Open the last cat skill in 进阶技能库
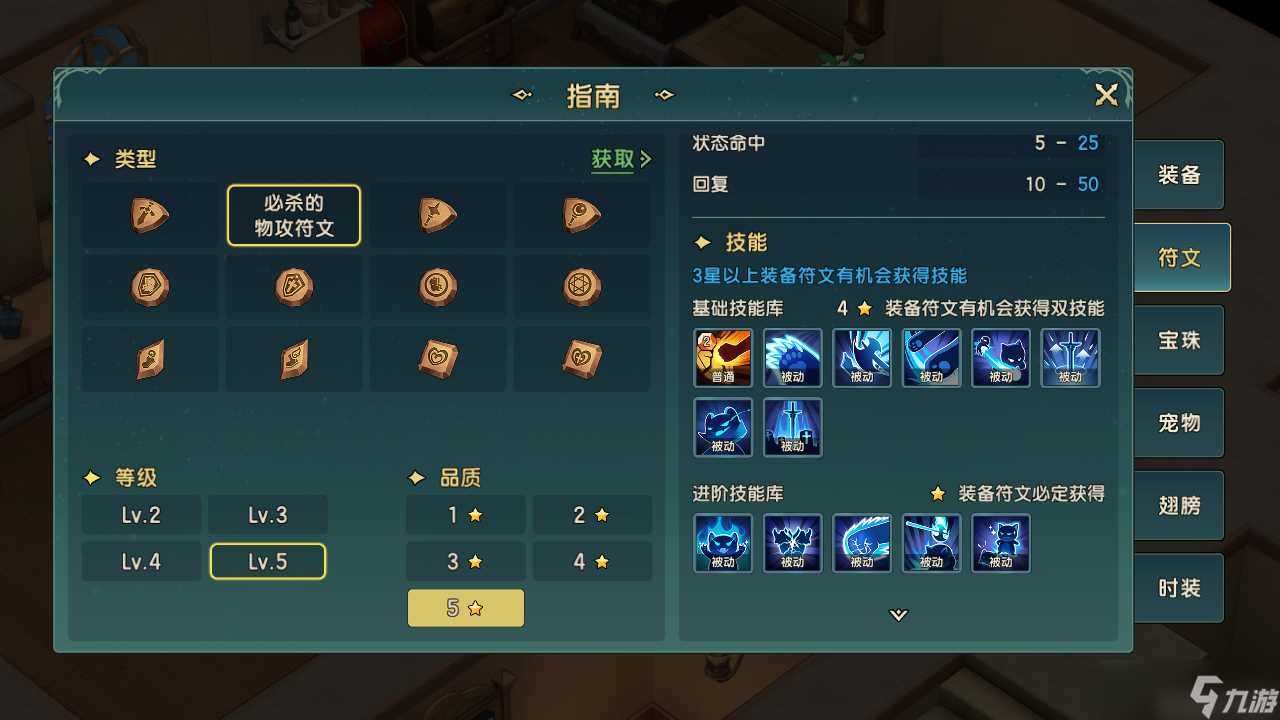1280x720 pixels. tap(1001, 542)
